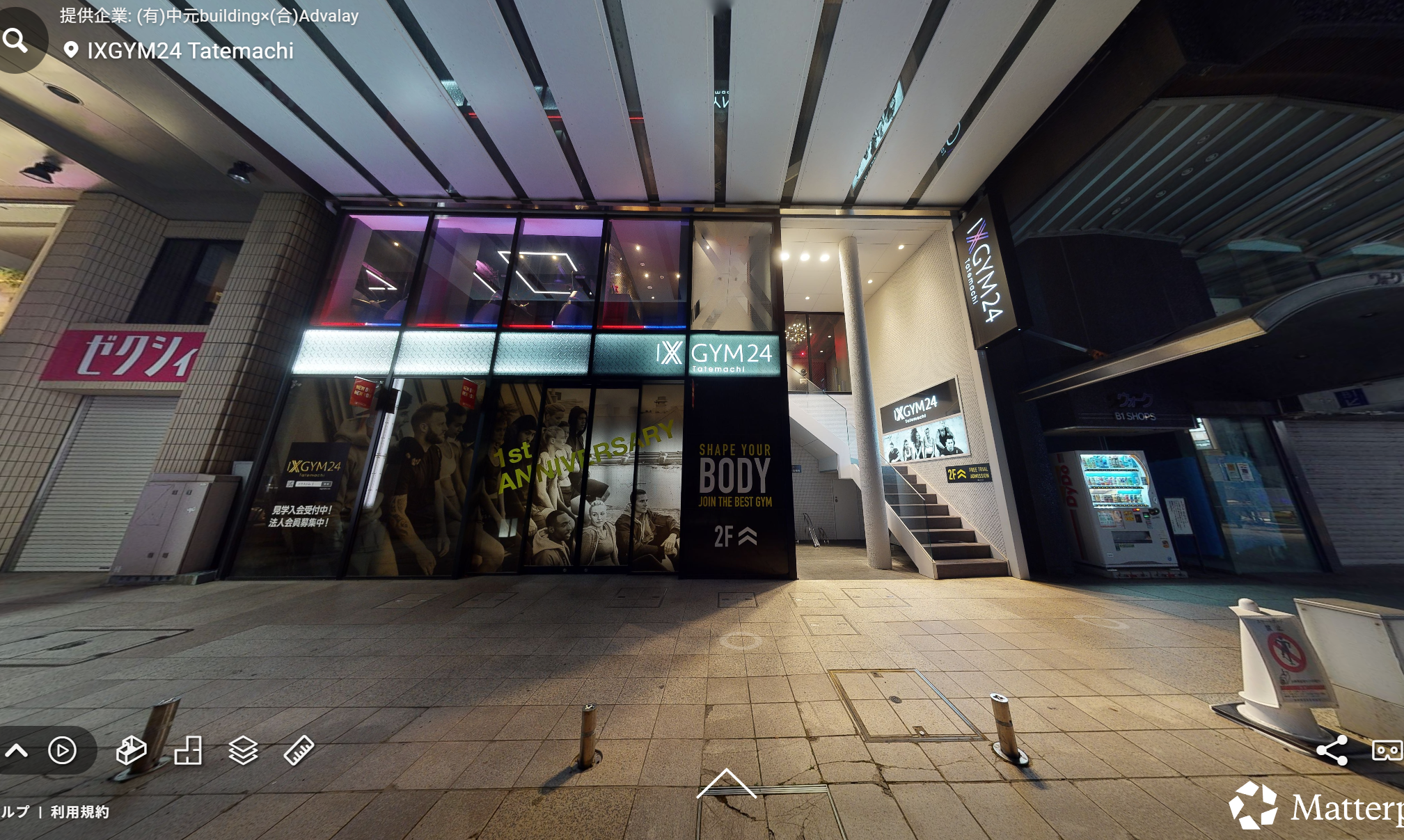Click the IXGYM24 Tatemachi location title
This screenshot has height=840, width=1404.
click(190, 51)
